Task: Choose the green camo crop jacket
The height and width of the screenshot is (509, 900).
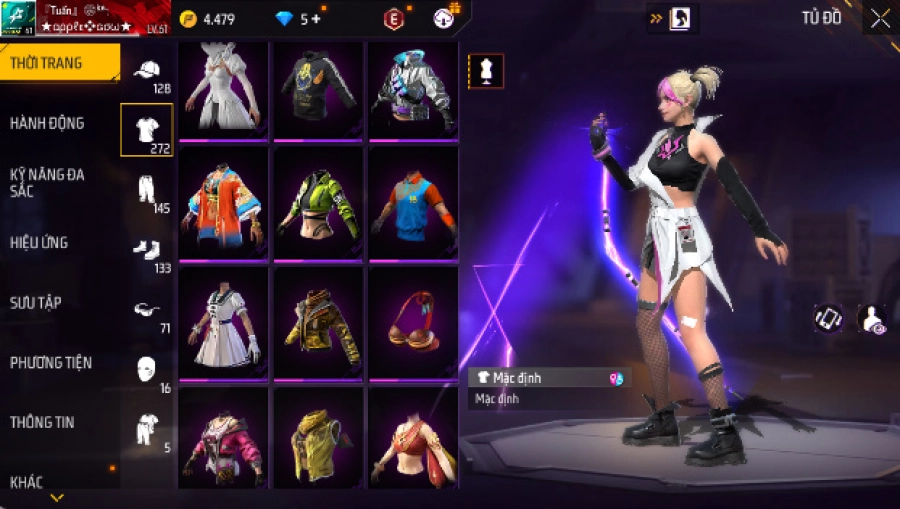Action: (x=318, y=205)
